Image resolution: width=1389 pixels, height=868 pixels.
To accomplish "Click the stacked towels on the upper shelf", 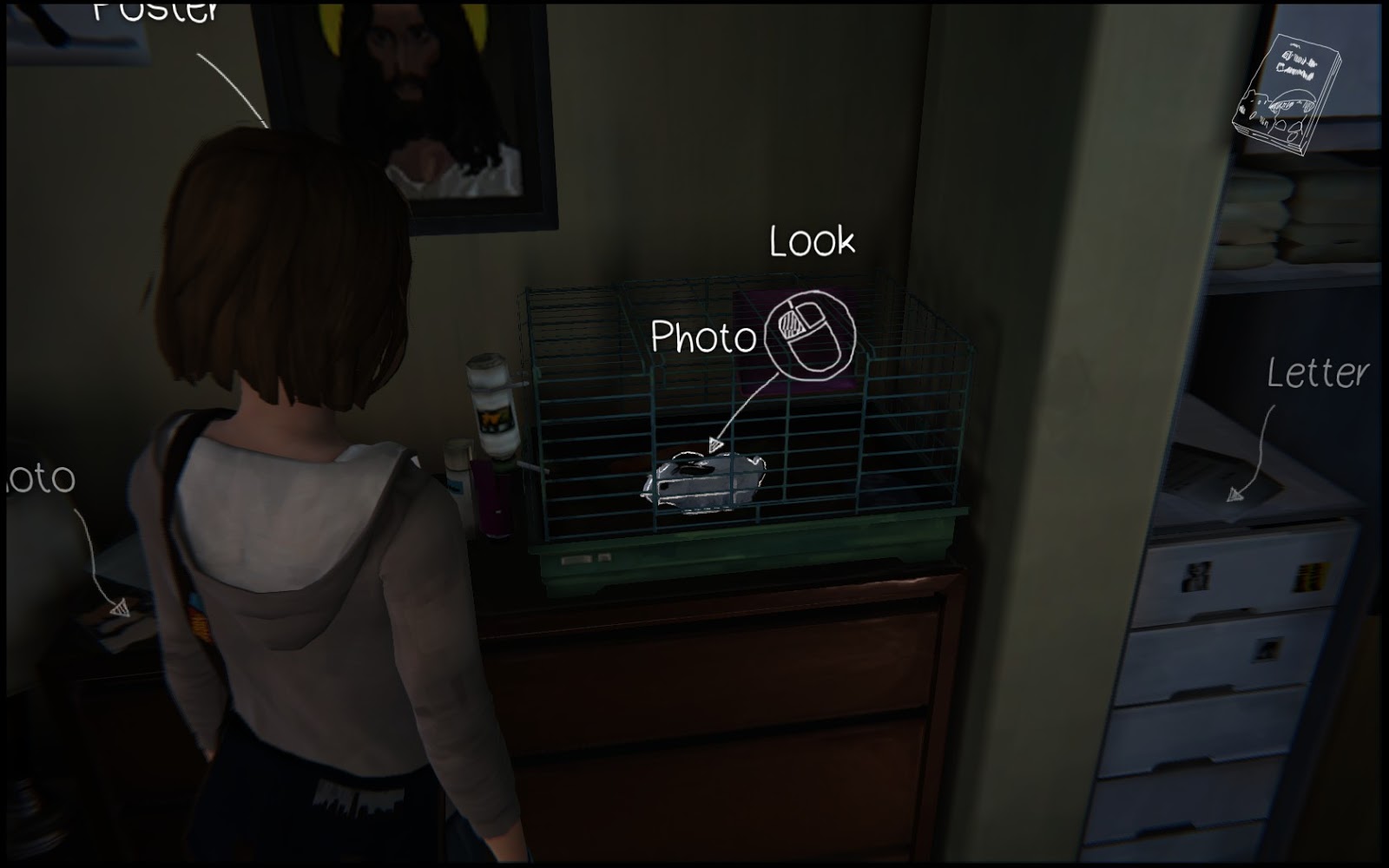I will coord(1263,217).
